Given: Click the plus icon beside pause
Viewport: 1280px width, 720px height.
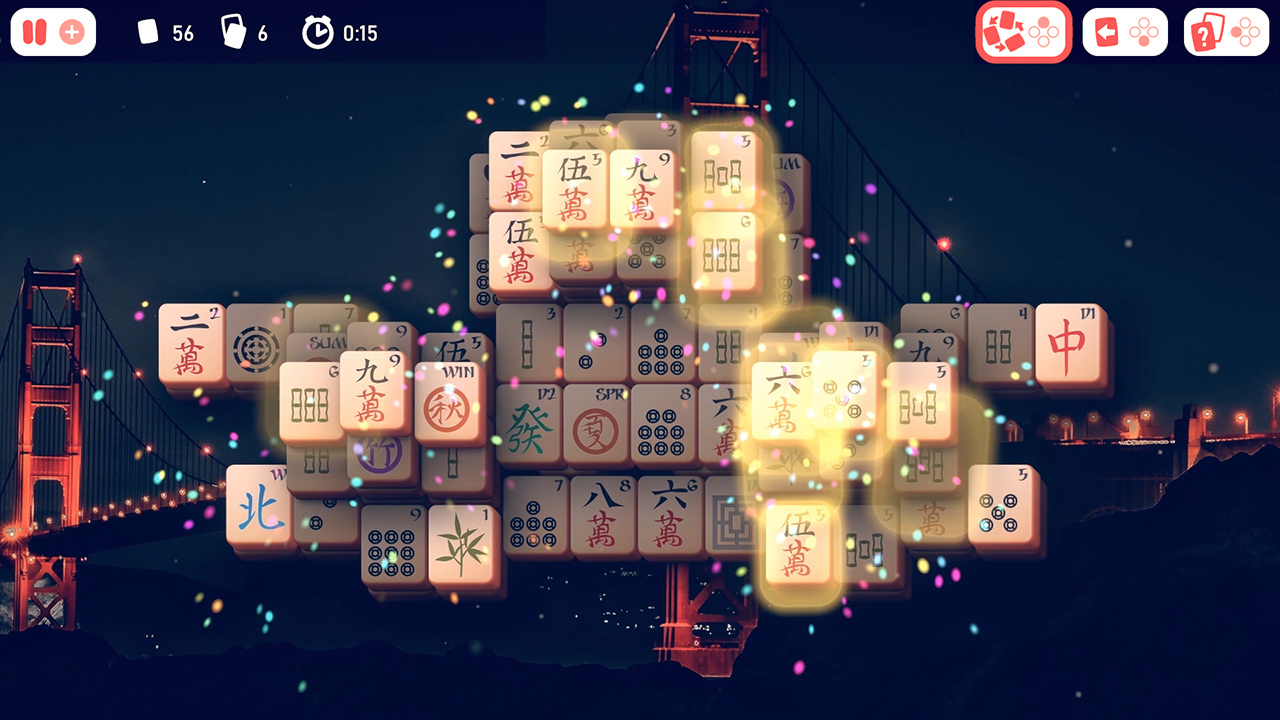Looking at the screenshot, I should [x=70, y=31].
